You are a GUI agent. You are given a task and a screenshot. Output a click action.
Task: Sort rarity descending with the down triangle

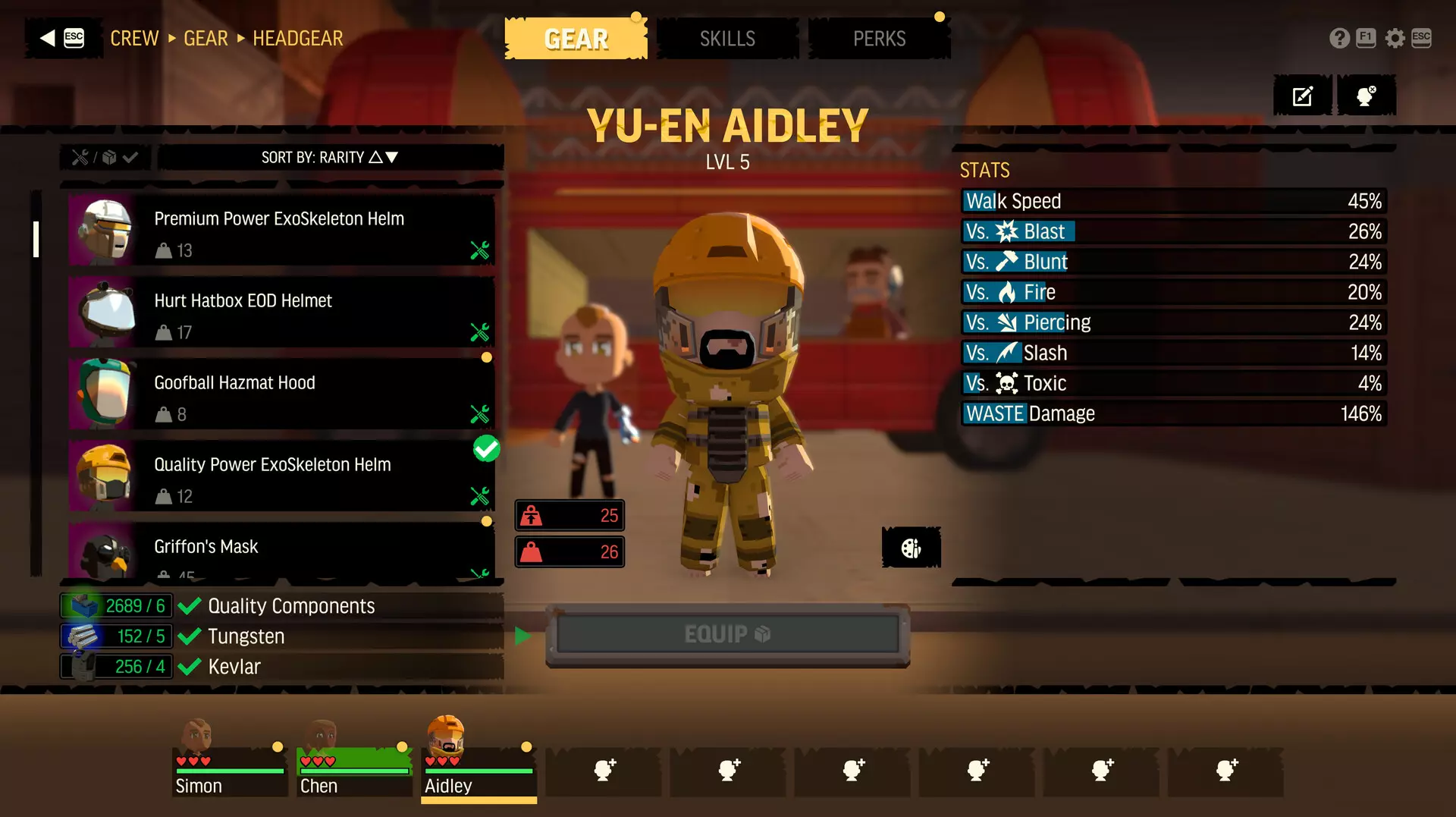click(391, 157)
